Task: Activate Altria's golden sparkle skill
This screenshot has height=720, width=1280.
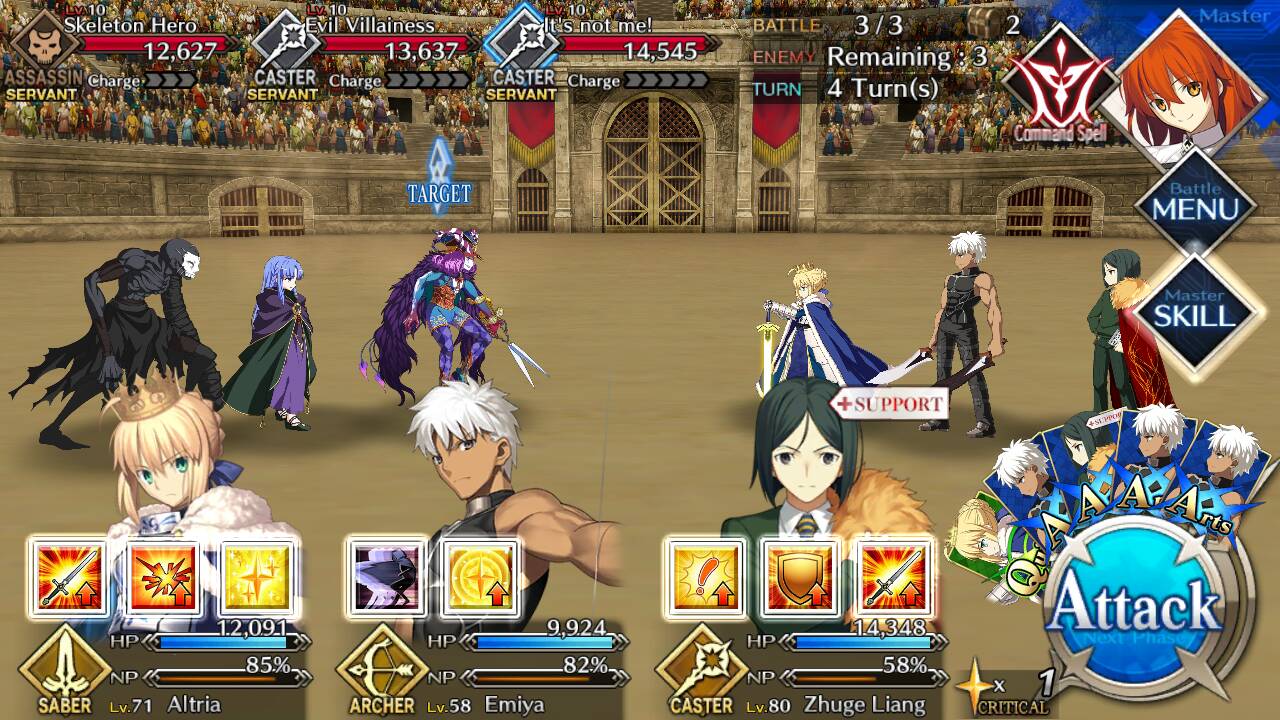Action: tap(258, 579)
